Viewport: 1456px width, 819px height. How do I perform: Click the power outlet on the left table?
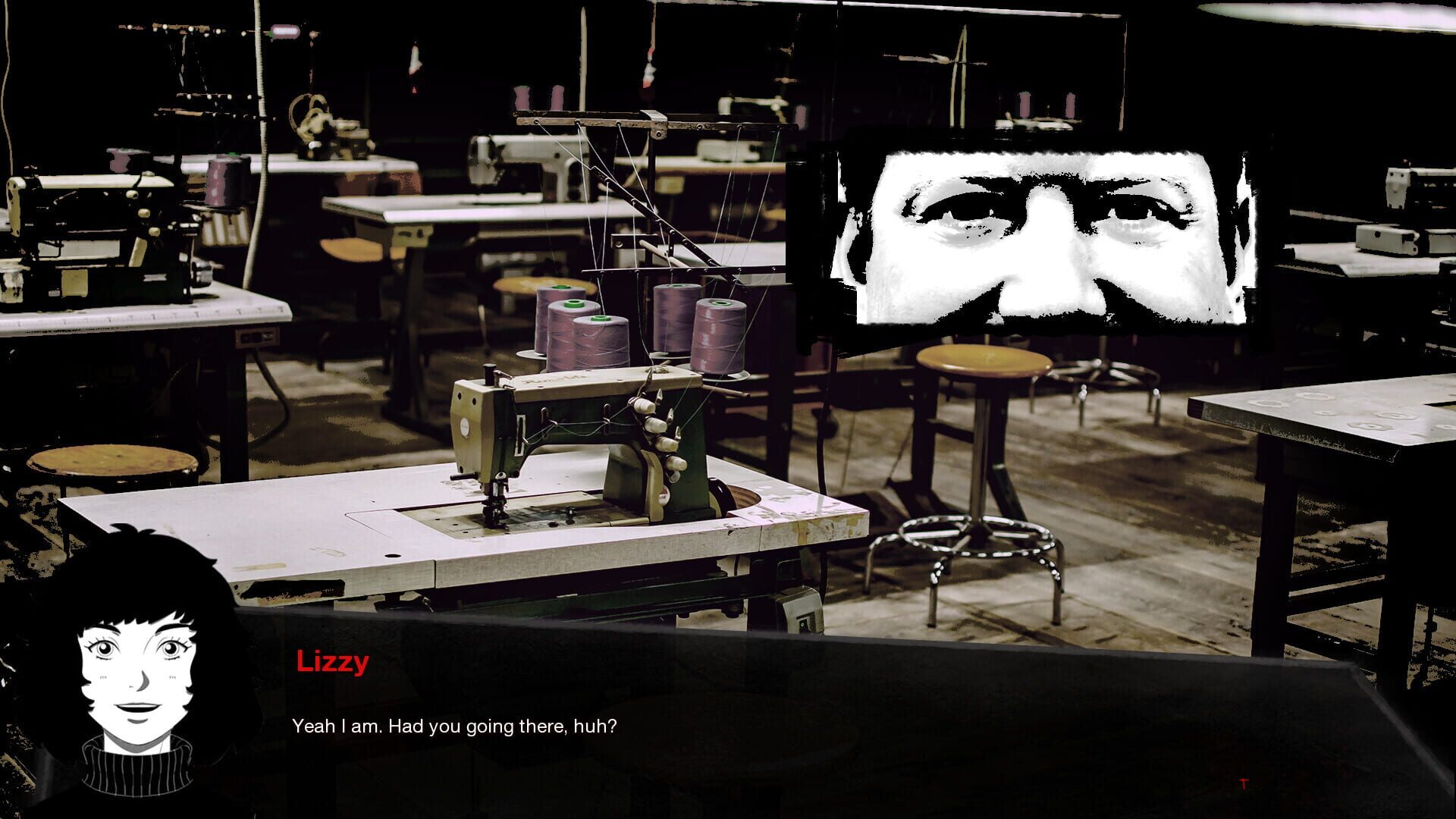(x=258, y=336)
